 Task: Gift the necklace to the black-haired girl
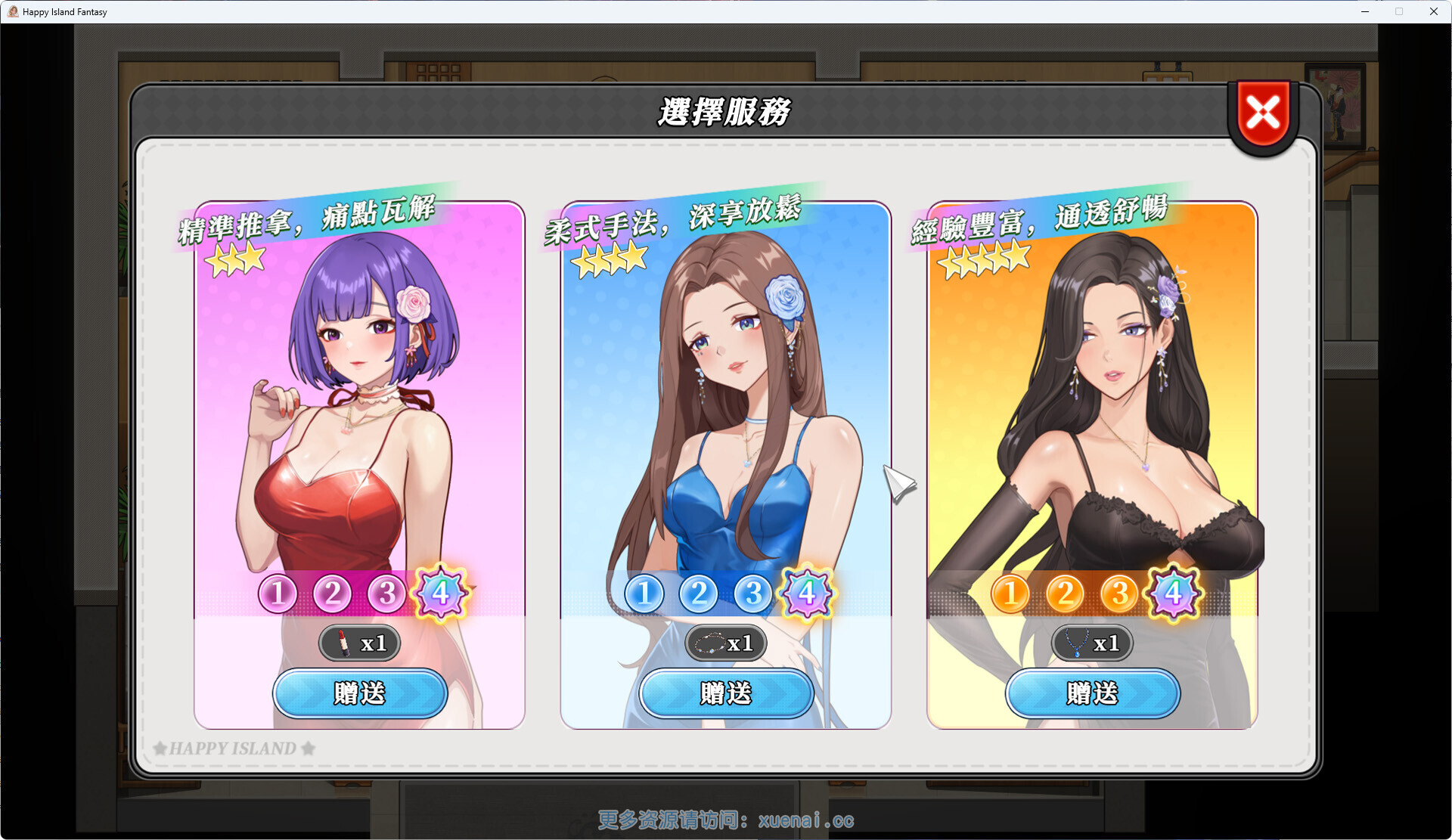click(x=1092, y=693)
